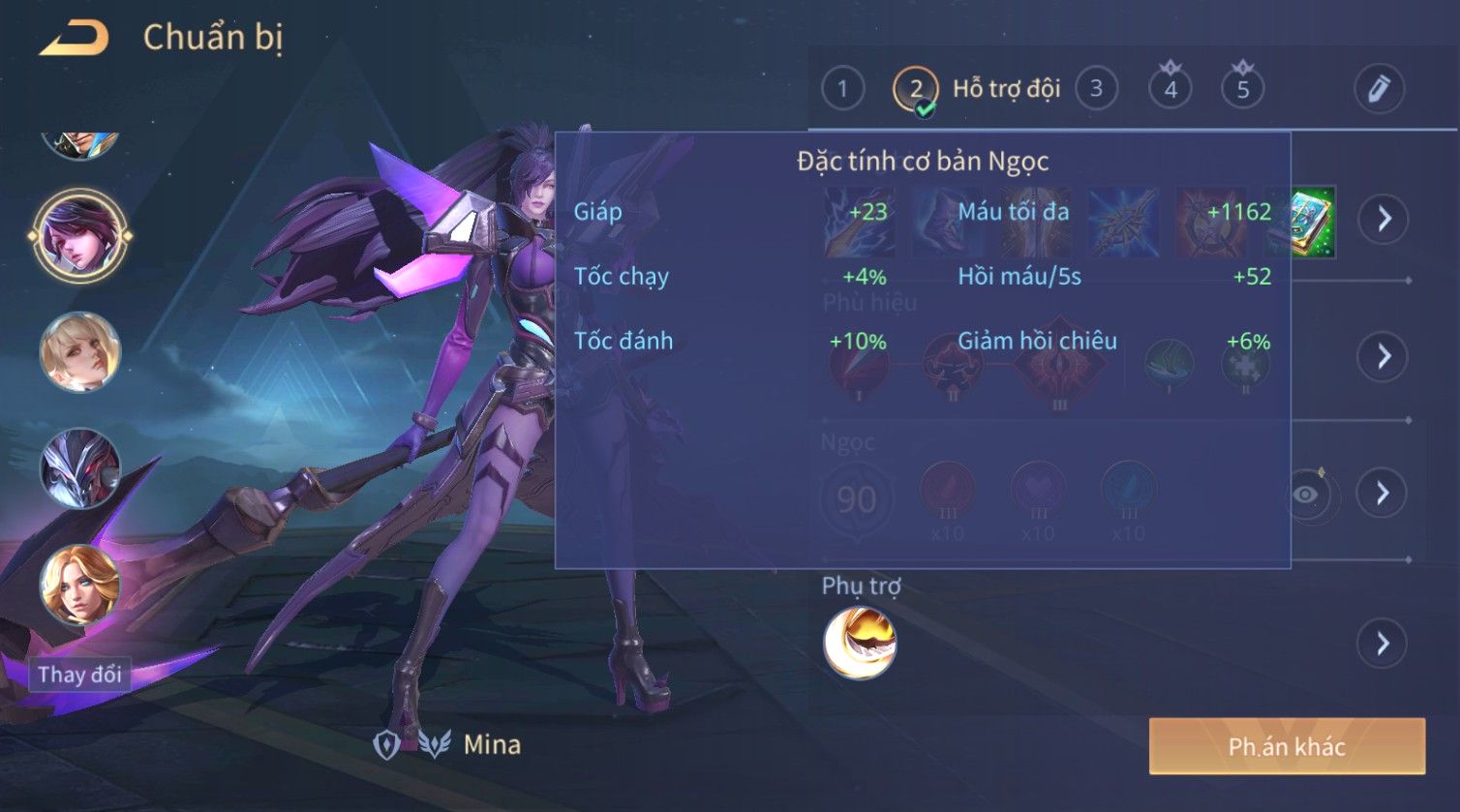Choose preset slot 4

click(1171, 89)
